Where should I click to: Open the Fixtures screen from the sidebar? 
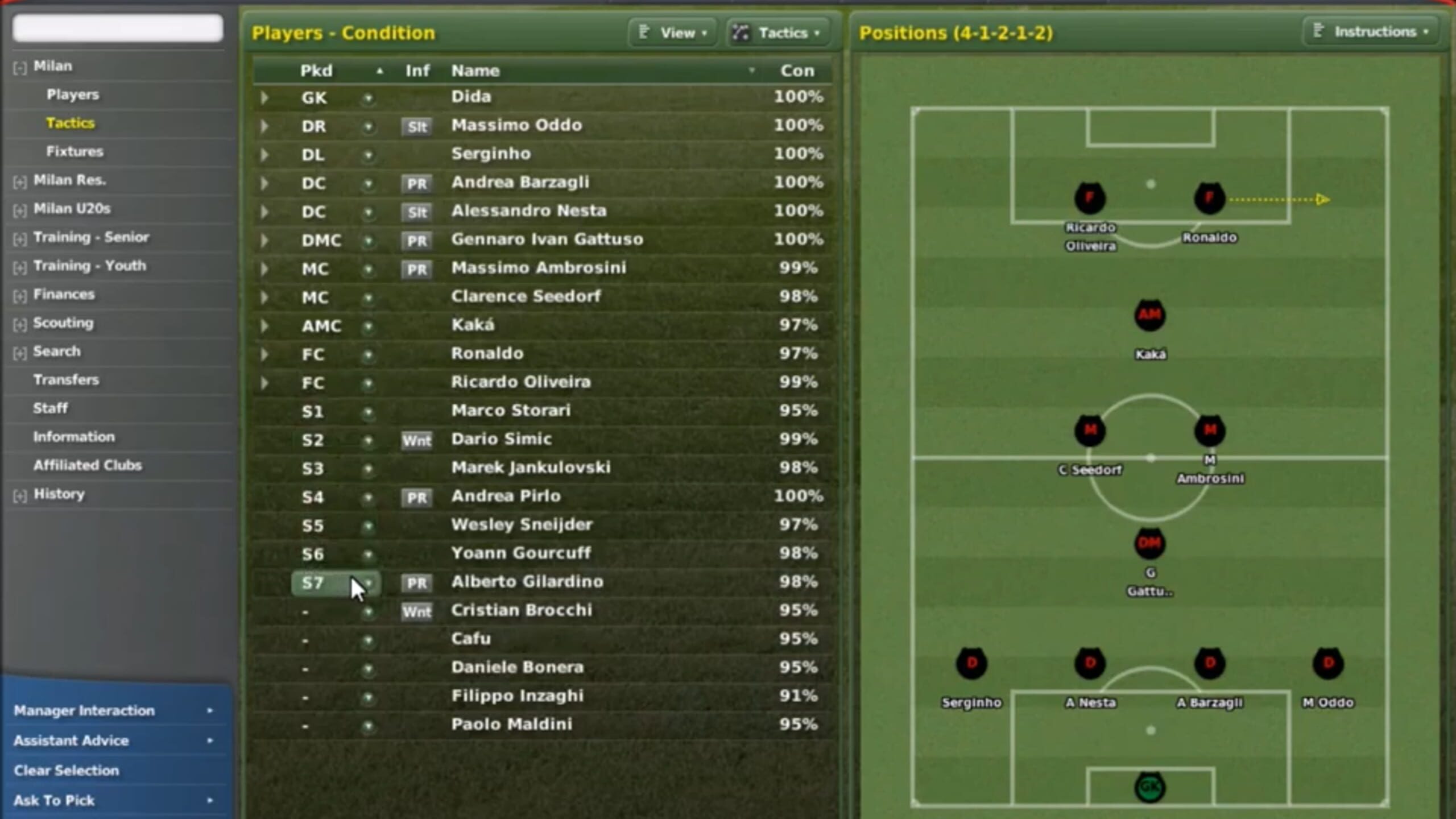pos(74,151)
